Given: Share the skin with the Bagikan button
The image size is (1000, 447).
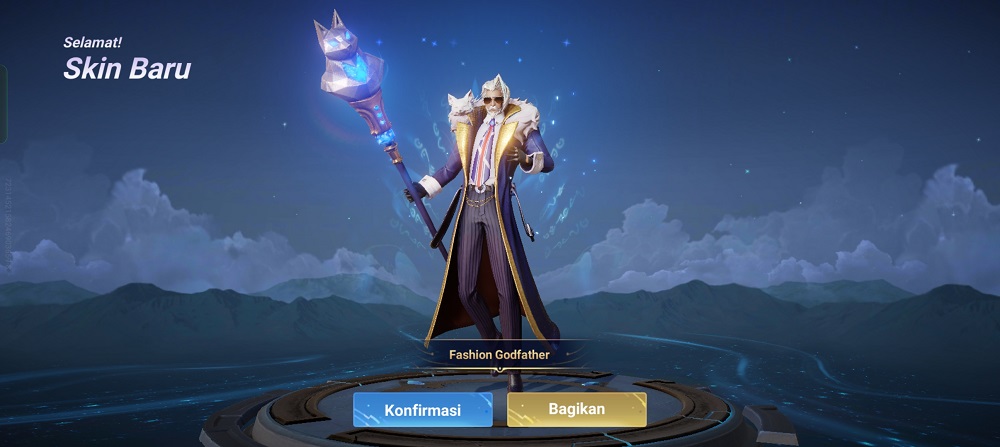Looking at the screenshot, I should coord(576,410).
